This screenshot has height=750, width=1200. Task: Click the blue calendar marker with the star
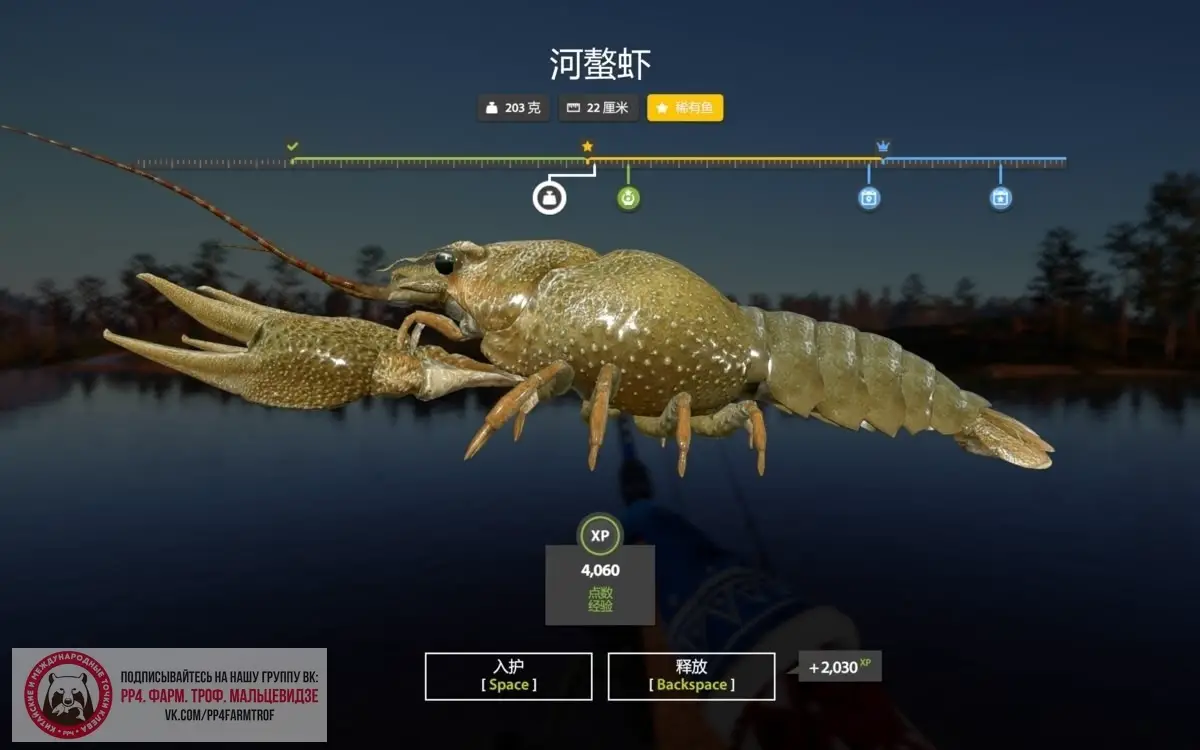coord(1001,198)
